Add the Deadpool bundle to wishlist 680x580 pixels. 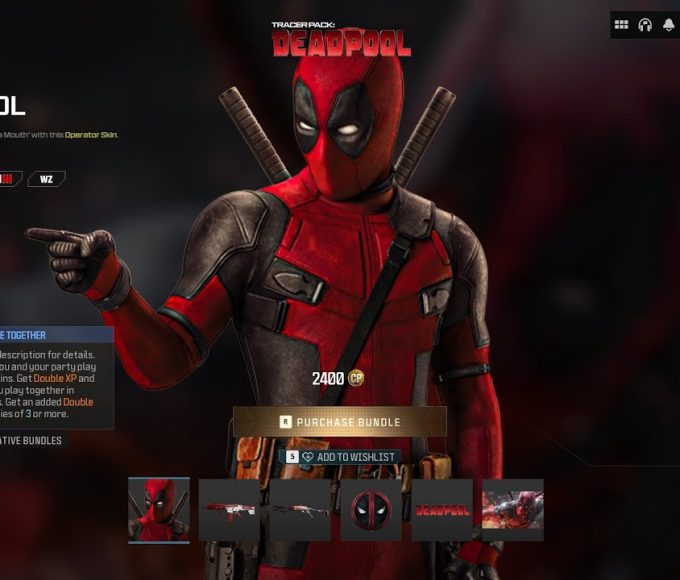340,457
